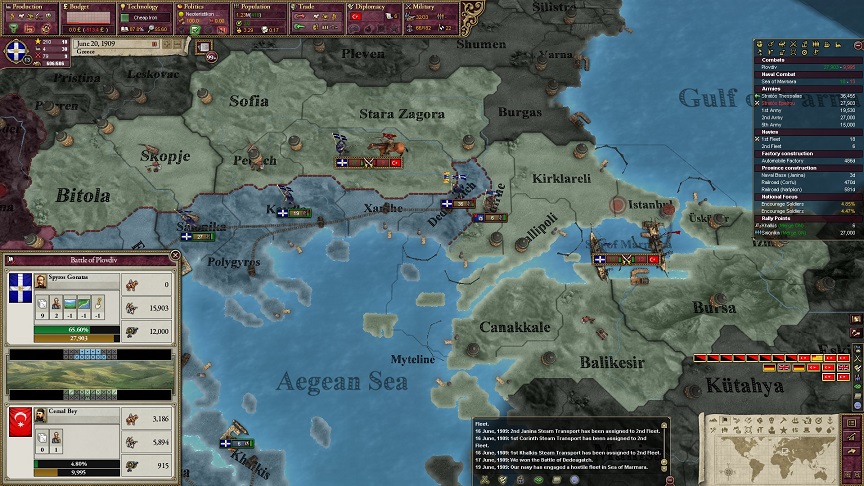
Task: Open the Production panel
Action: click(29, 6)
